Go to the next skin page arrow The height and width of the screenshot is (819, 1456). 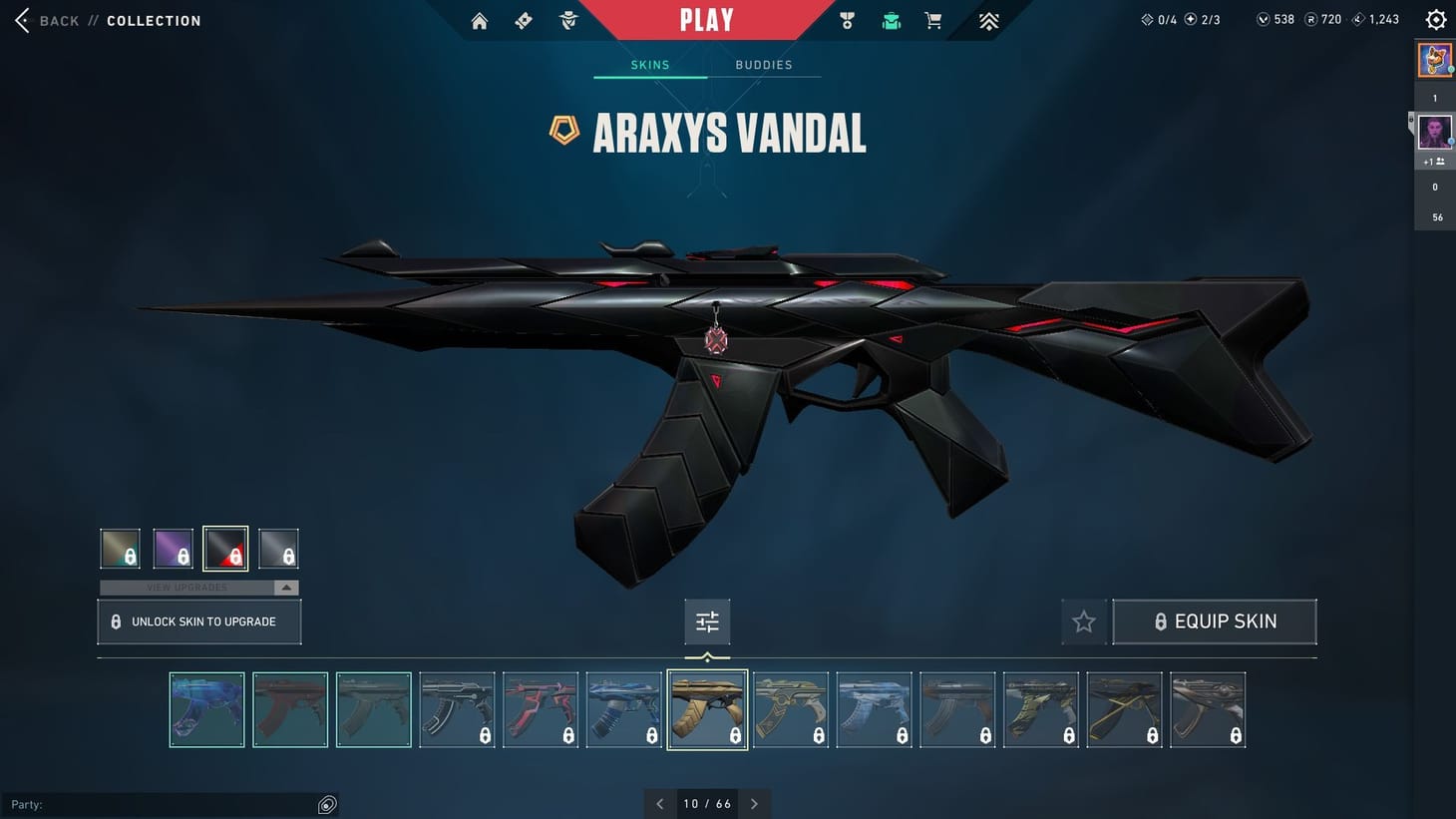point(755,803)
